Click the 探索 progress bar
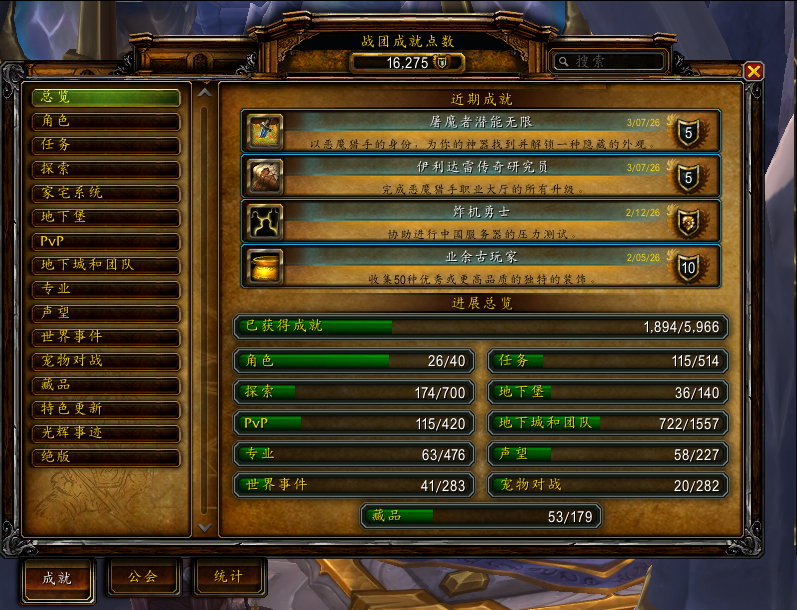The width and height of the screenshot is (797, 610). pyautogui.click(x=354, y=393)
